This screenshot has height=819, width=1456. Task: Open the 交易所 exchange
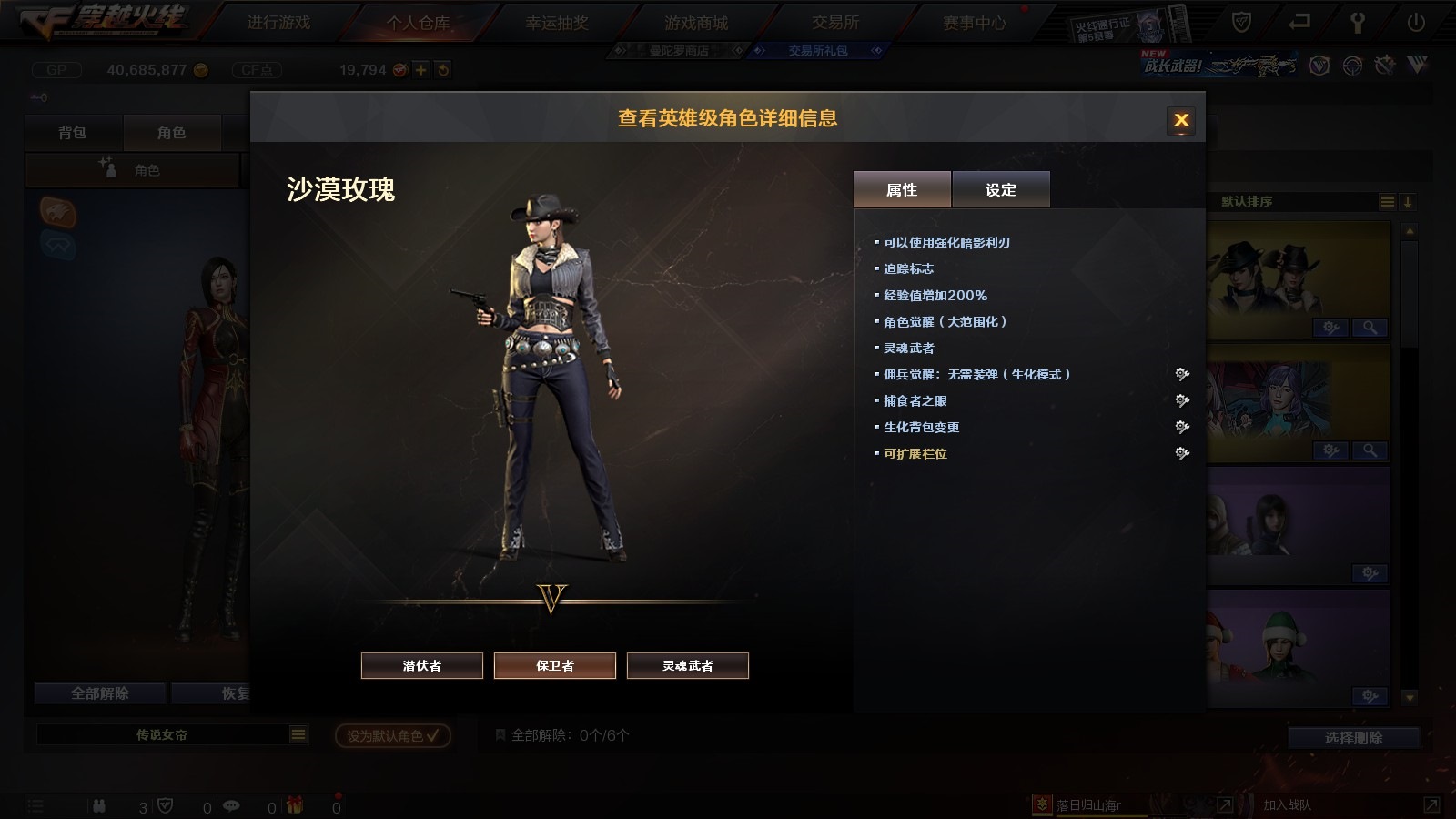835,23
